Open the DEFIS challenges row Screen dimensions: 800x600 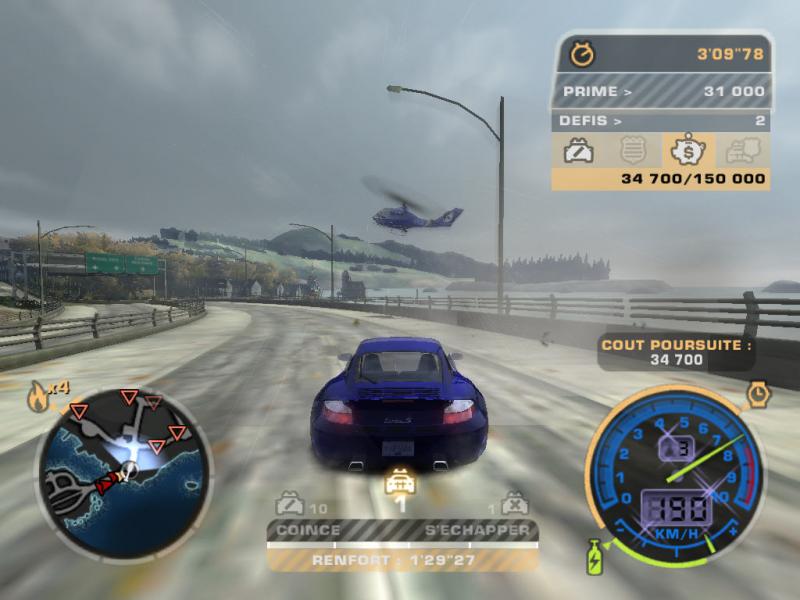(660, 121)
